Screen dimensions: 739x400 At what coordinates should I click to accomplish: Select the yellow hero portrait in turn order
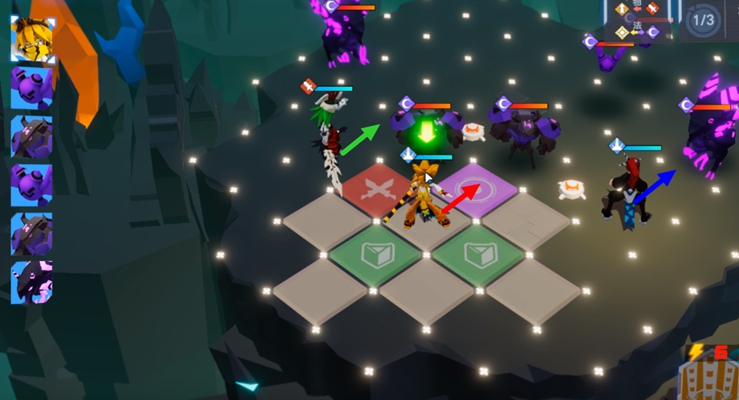32,37
